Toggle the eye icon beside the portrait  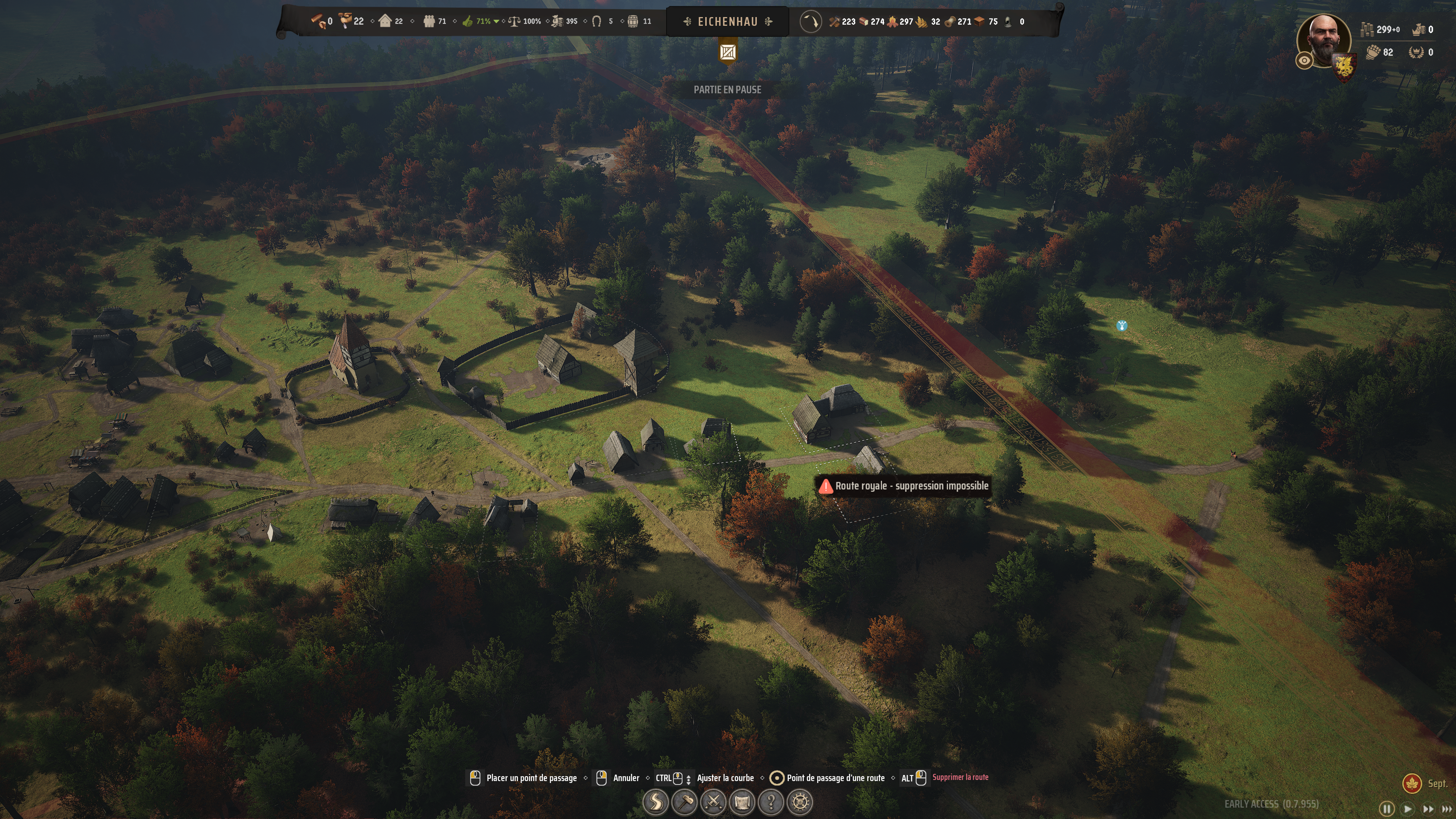1304,61
